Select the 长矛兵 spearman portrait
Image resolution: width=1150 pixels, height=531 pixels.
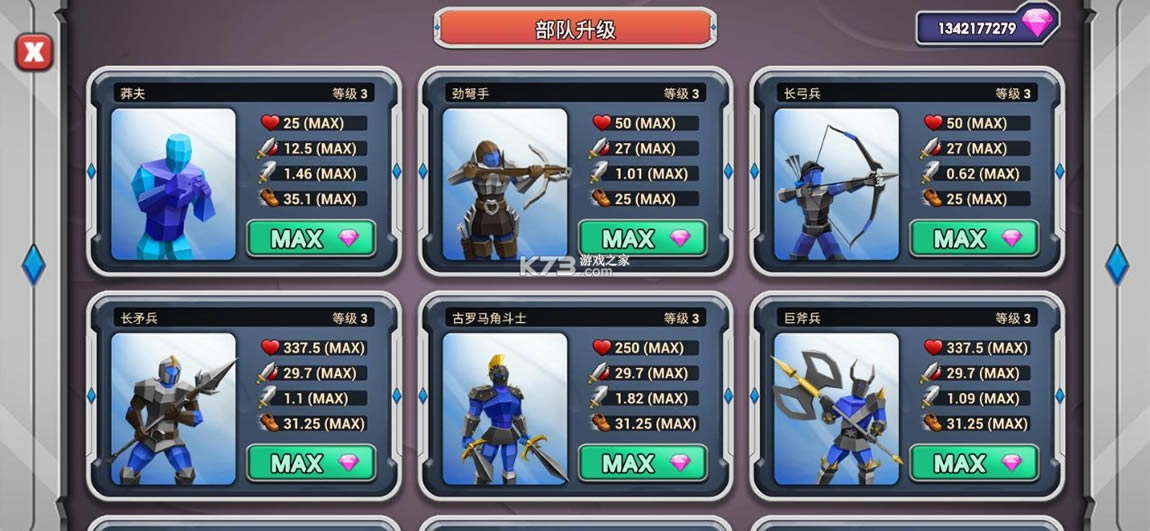[x=173, y=408]
